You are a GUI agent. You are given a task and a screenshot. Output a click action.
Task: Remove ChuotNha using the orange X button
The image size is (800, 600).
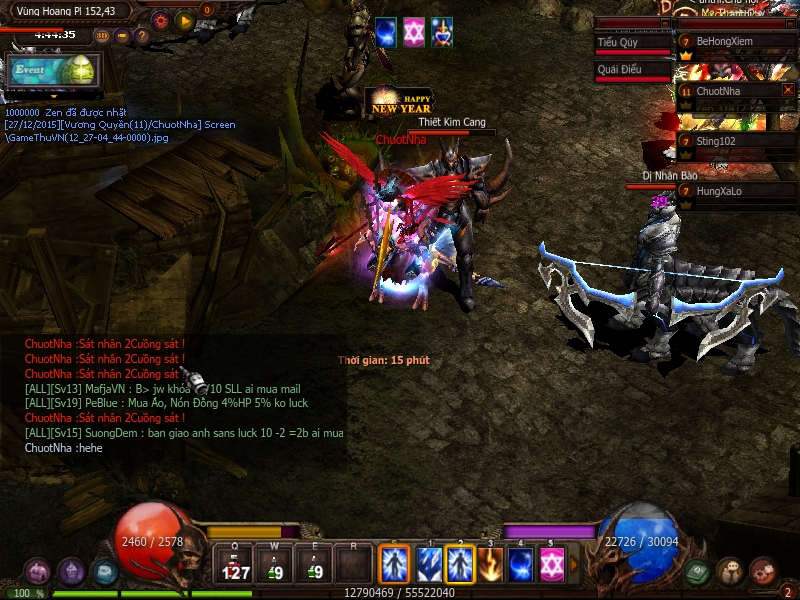coord(788,90)
